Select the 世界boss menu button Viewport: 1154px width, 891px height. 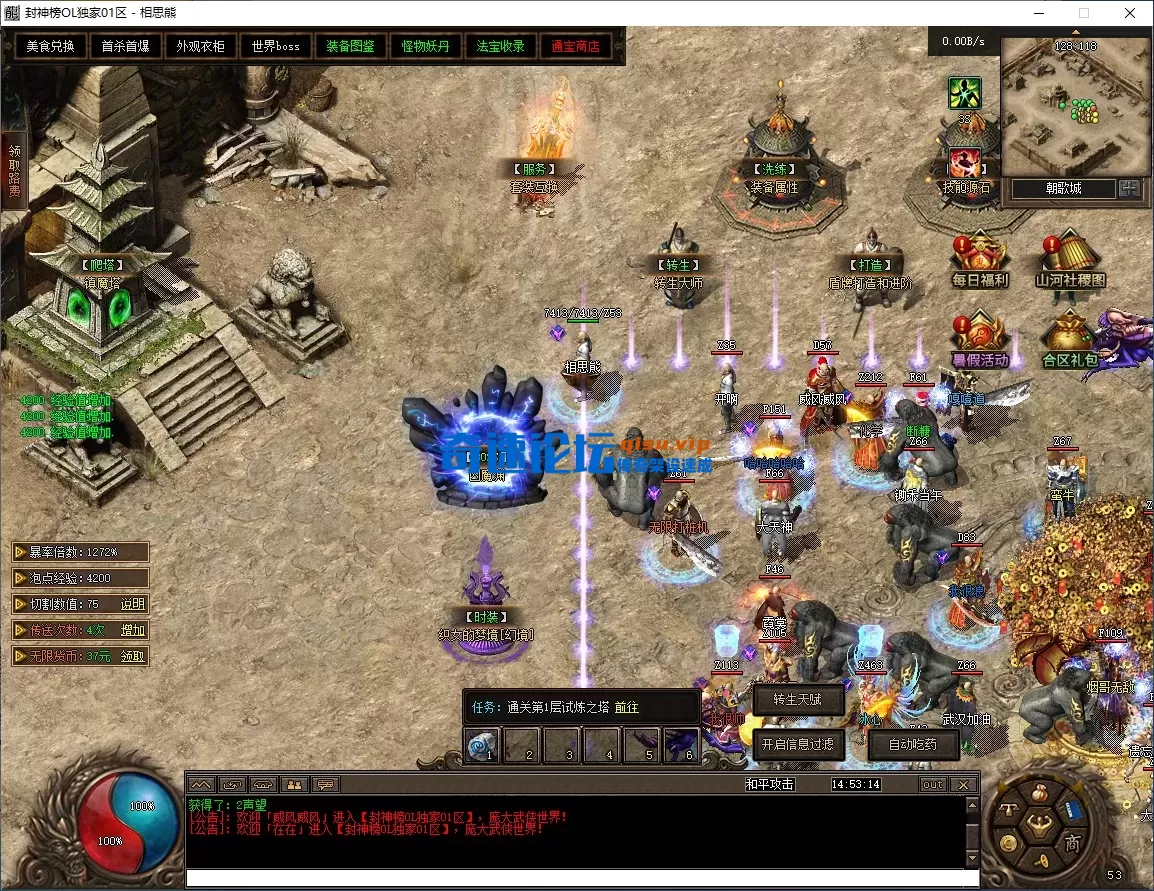(x=276, y=47)
